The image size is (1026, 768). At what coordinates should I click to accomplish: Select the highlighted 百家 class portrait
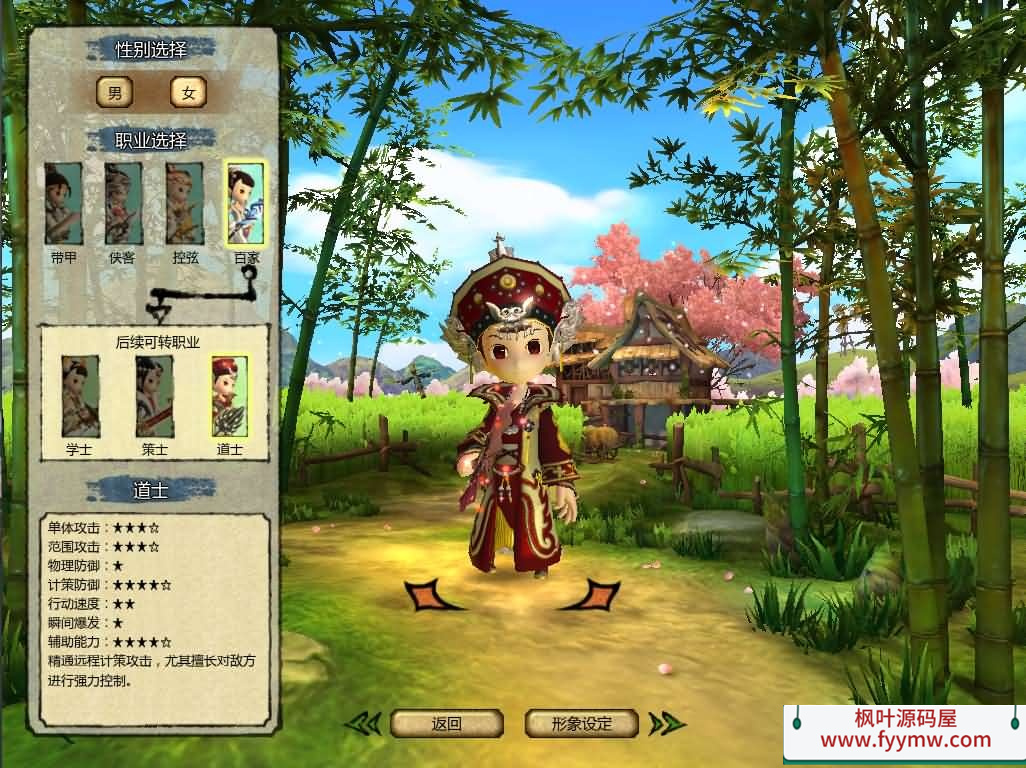pyautogui.click(x=245, y=204)
